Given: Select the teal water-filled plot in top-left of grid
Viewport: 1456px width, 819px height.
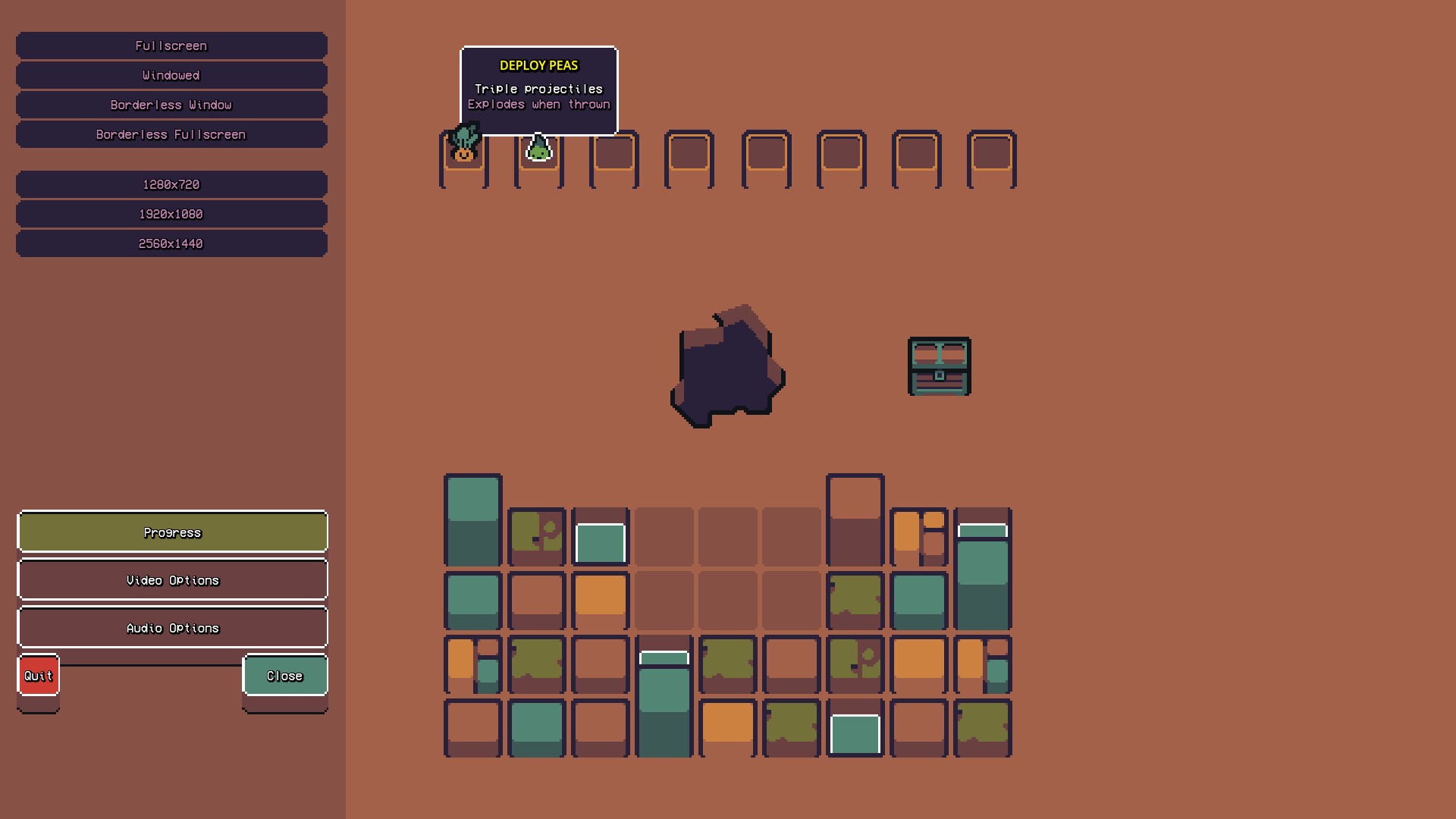Looking at the screenshot, I should (472, 519).
